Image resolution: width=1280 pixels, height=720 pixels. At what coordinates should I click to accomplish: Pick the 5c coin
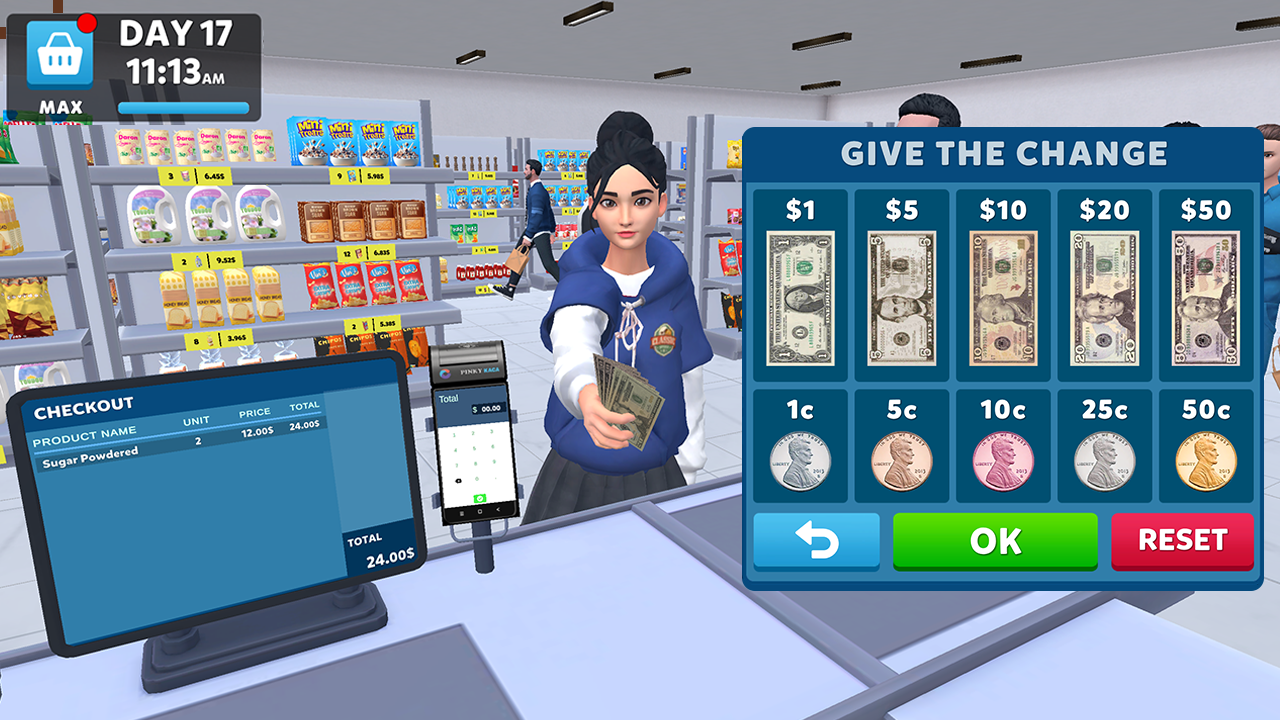[x=901, y=462]
